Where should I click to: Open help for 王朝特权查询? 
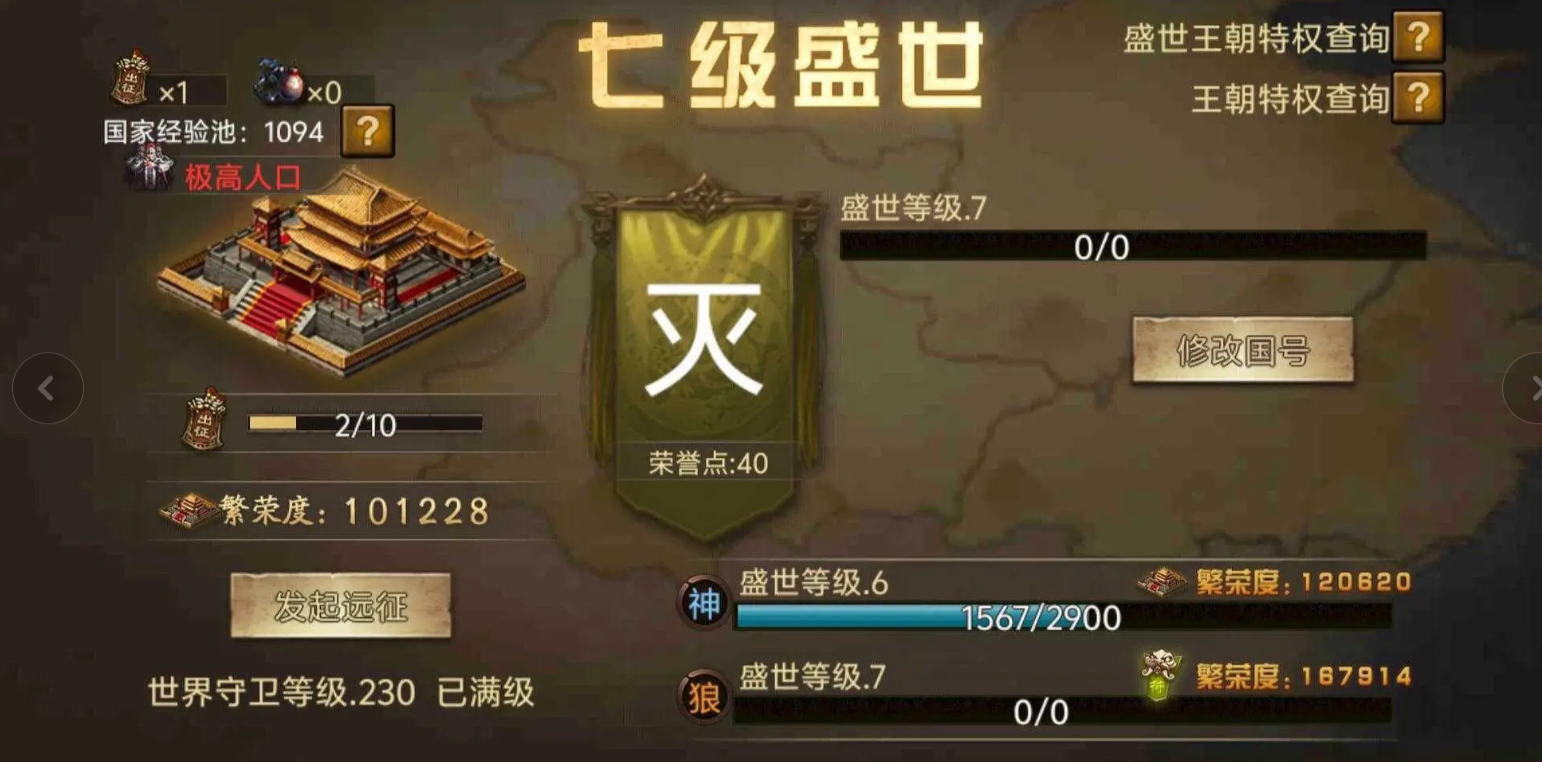coord(1419,99)
